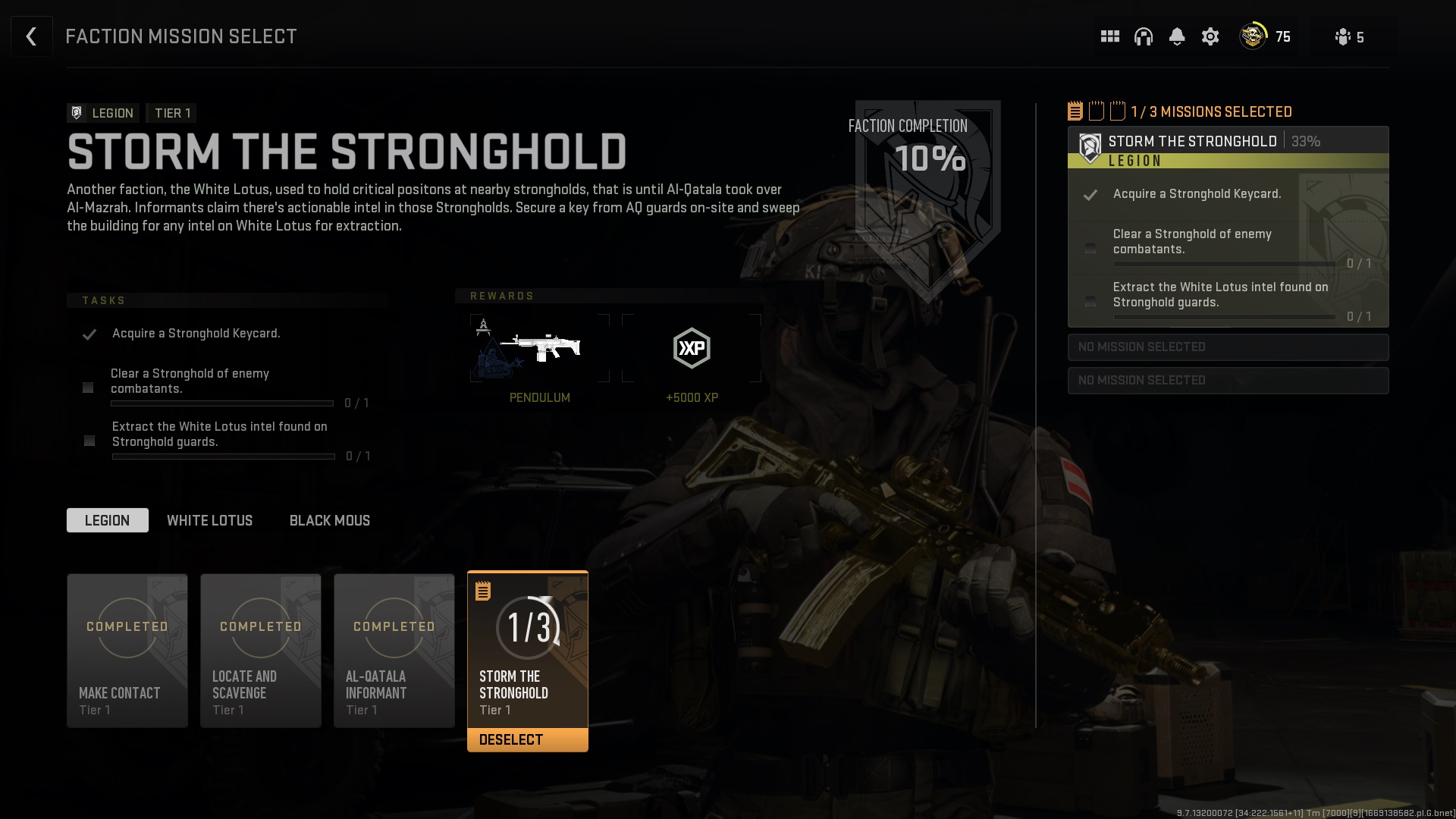Expand the Storm the Stronghold mission summary

(1192, 141)
